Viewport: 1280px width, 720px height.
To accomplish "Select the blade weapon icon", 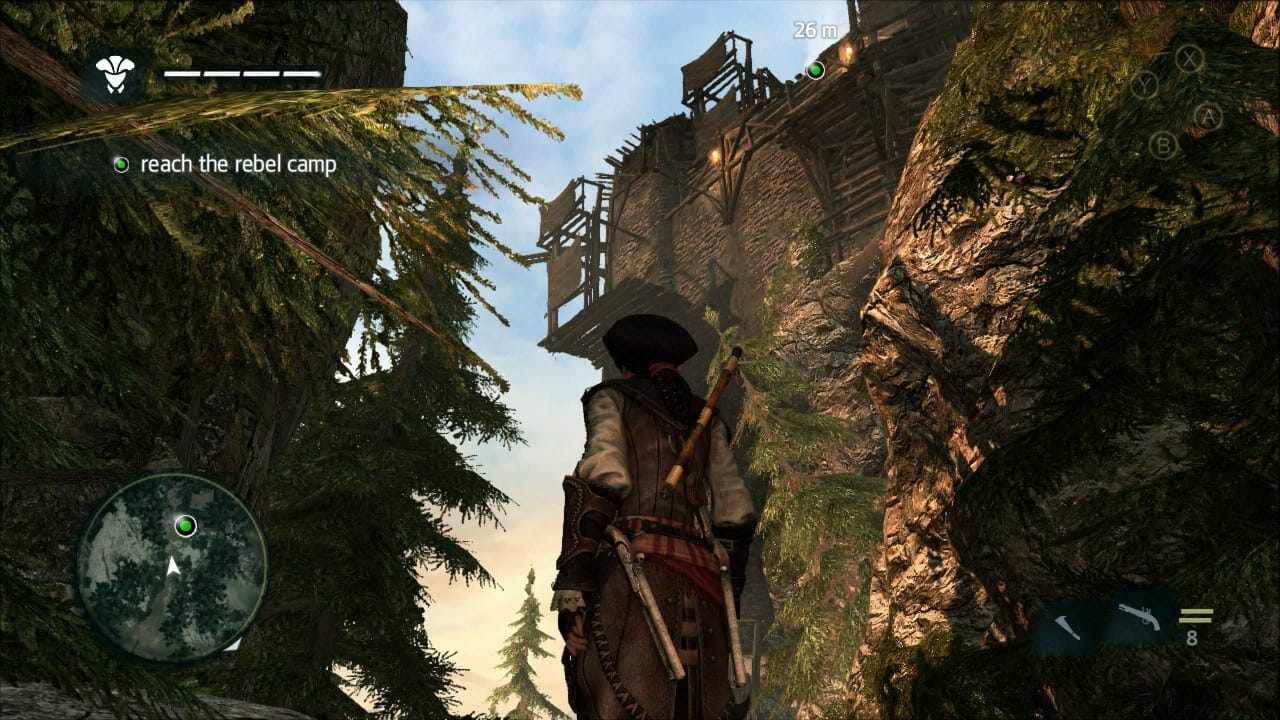I will (1069, 627).
